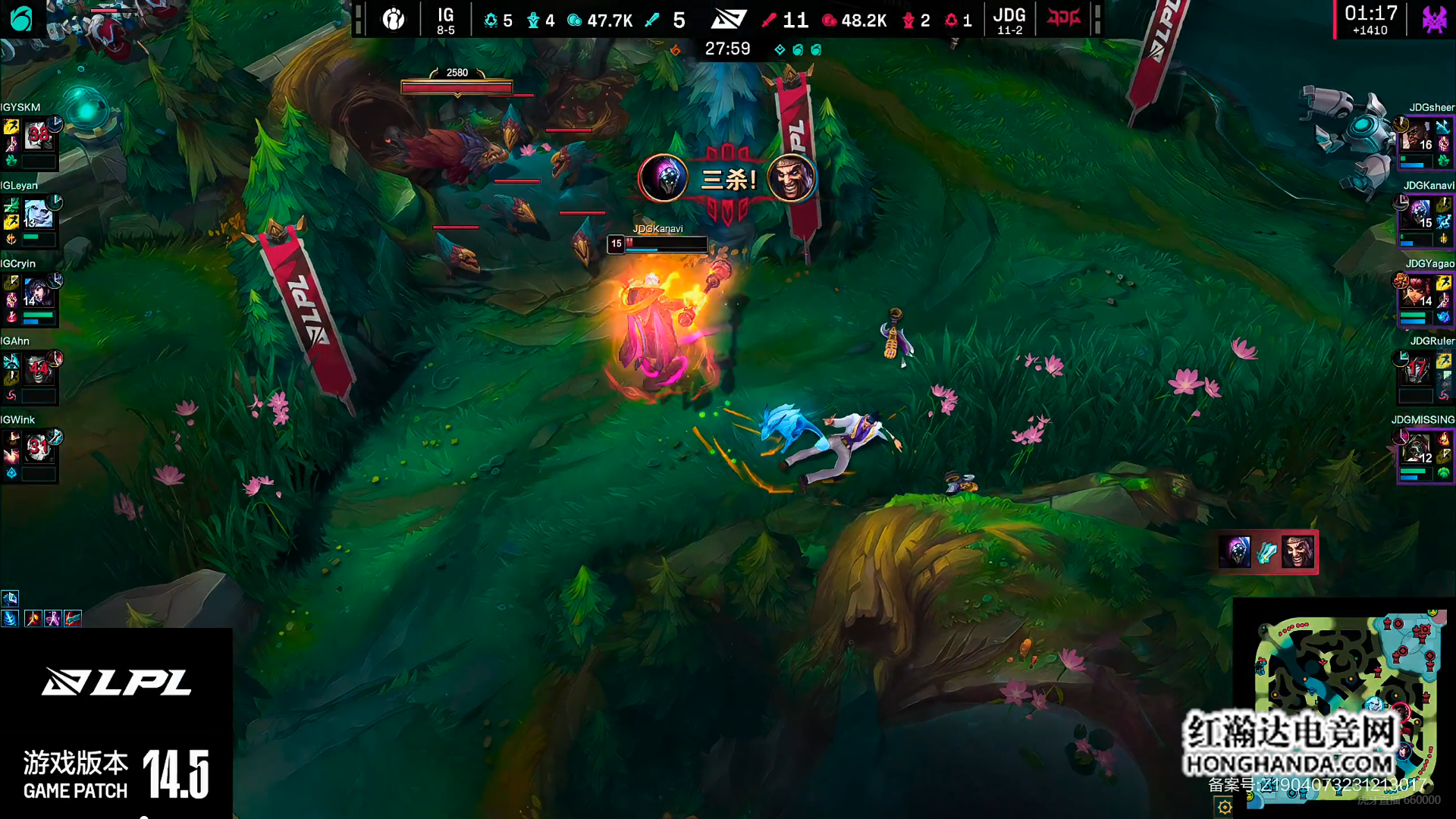
Task: Choose JDGYagao's champion portrait
Action: [x=1415, y=293]
